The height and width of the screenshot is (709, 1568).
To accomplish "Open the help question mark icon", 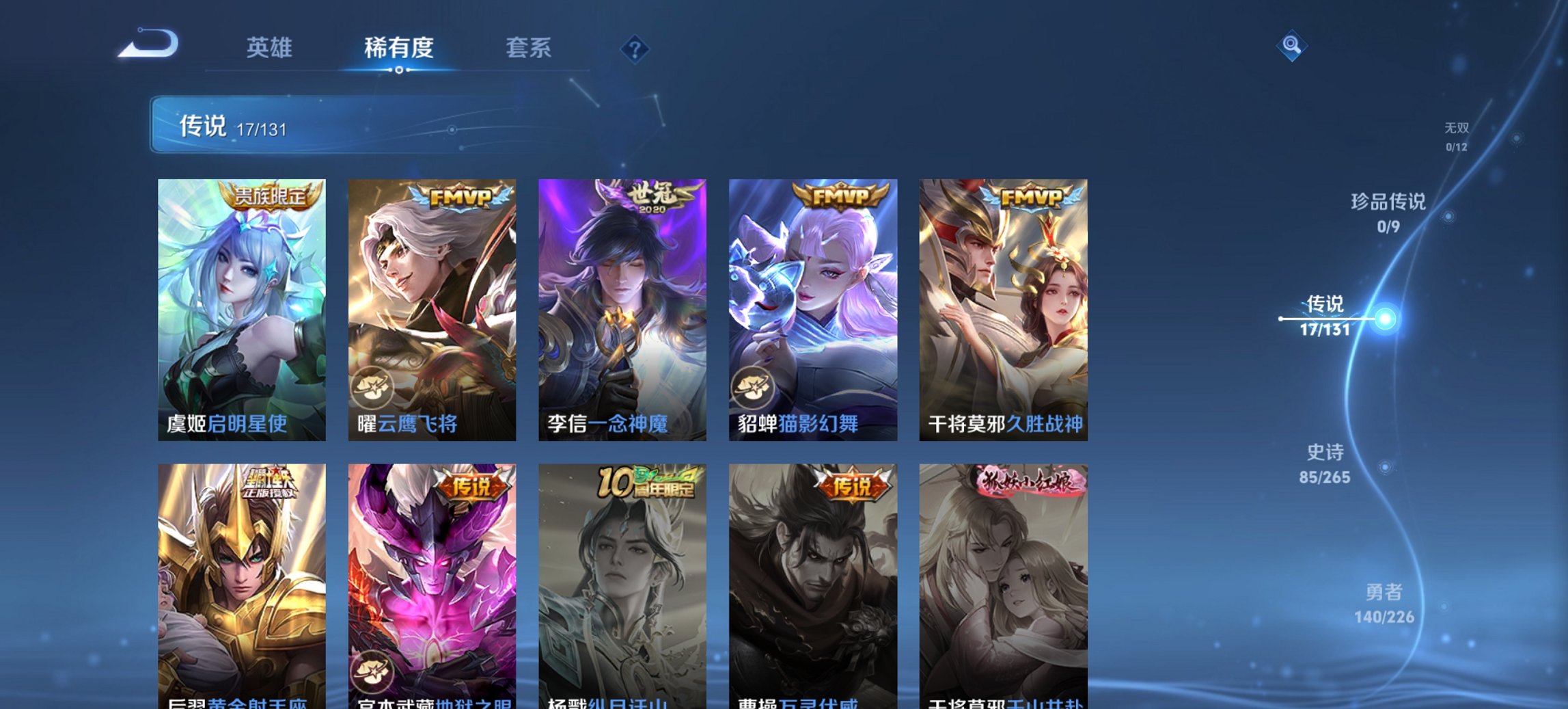I will click(634, 48).
